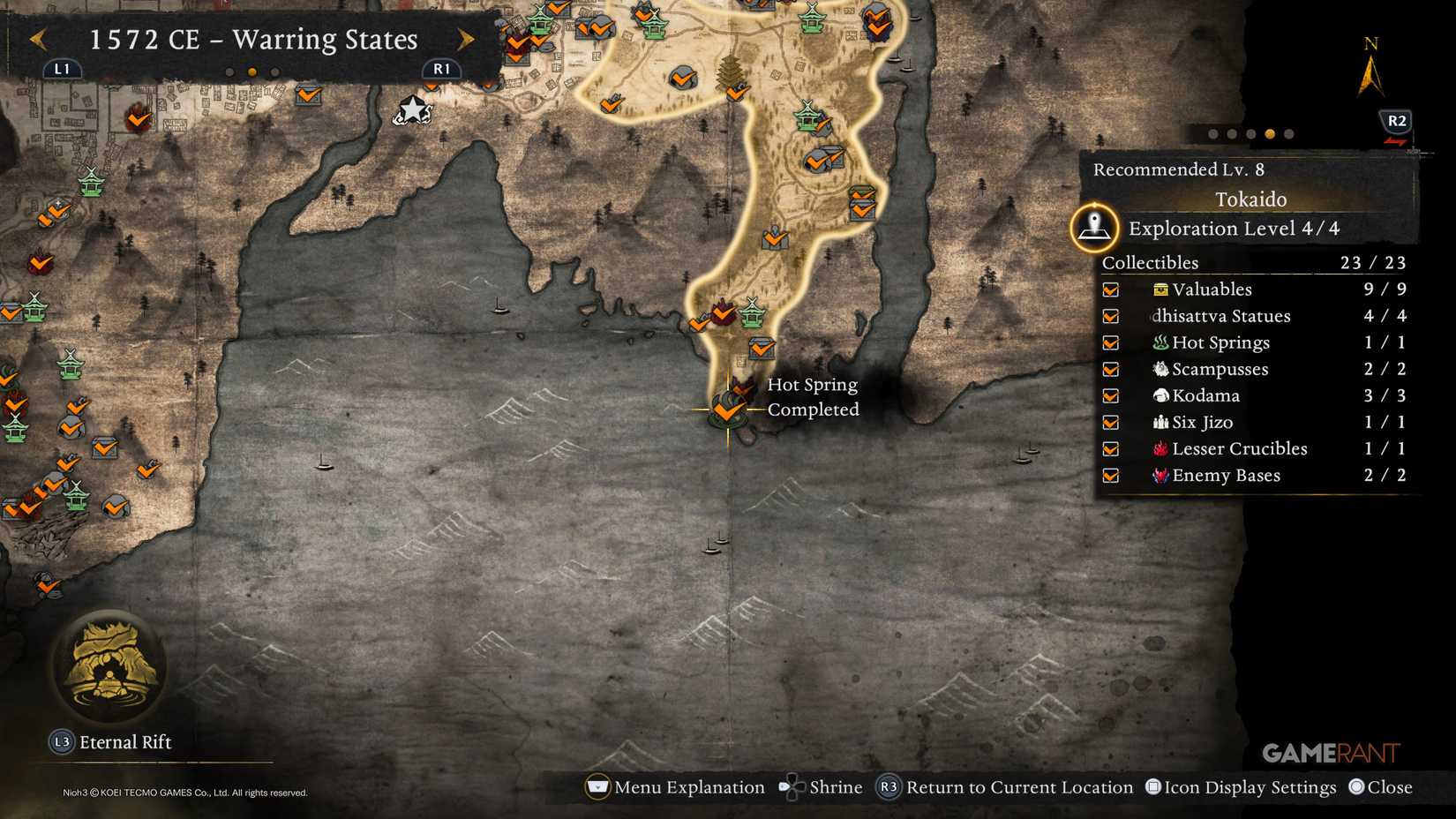Viewport: 1456px width, 819px height.
Task: Click the Tokaido exploration pin icon
Action: point(1094,226)
